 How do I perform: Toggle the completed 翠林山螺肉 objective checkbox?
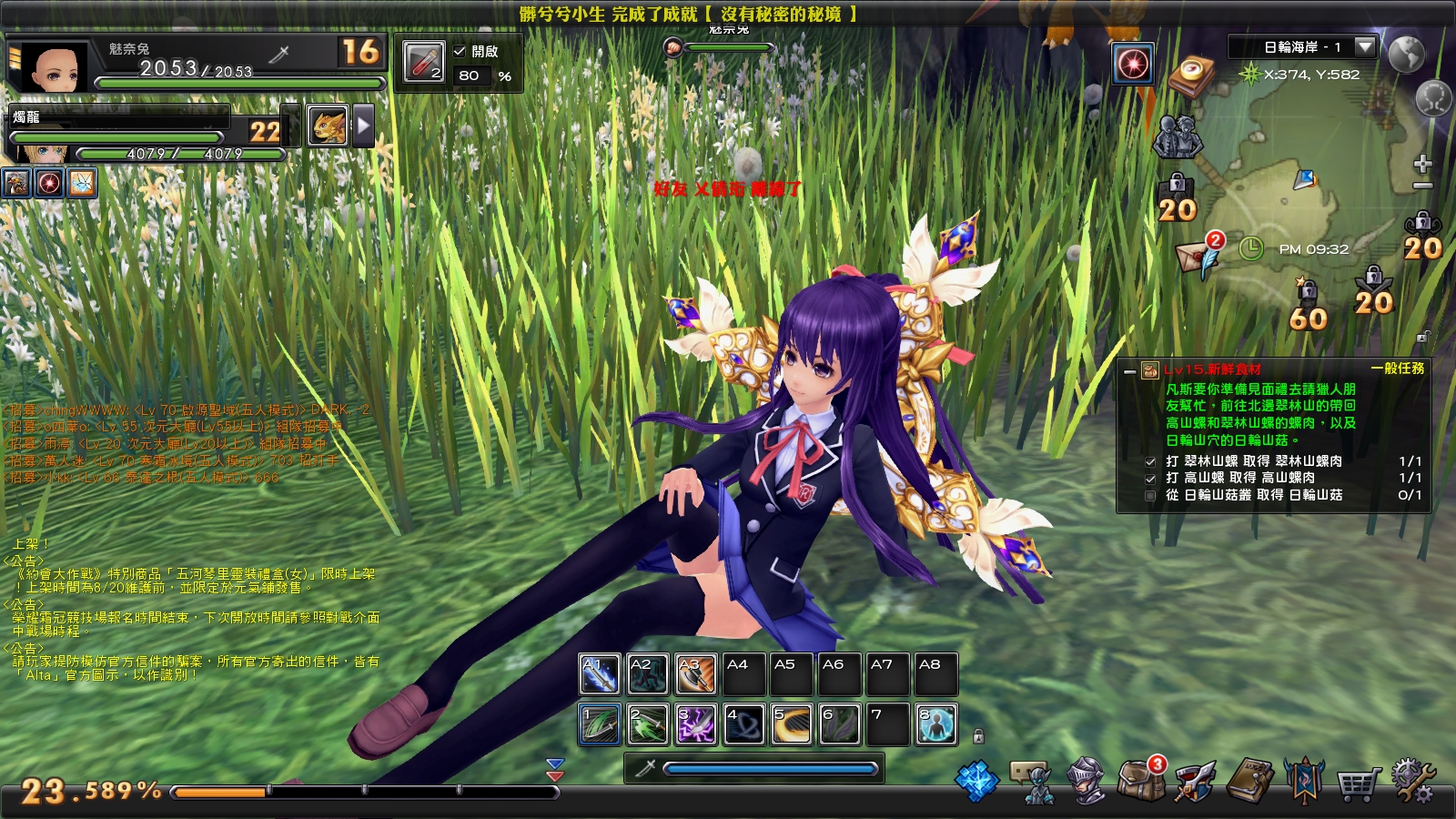[1149, 462]
